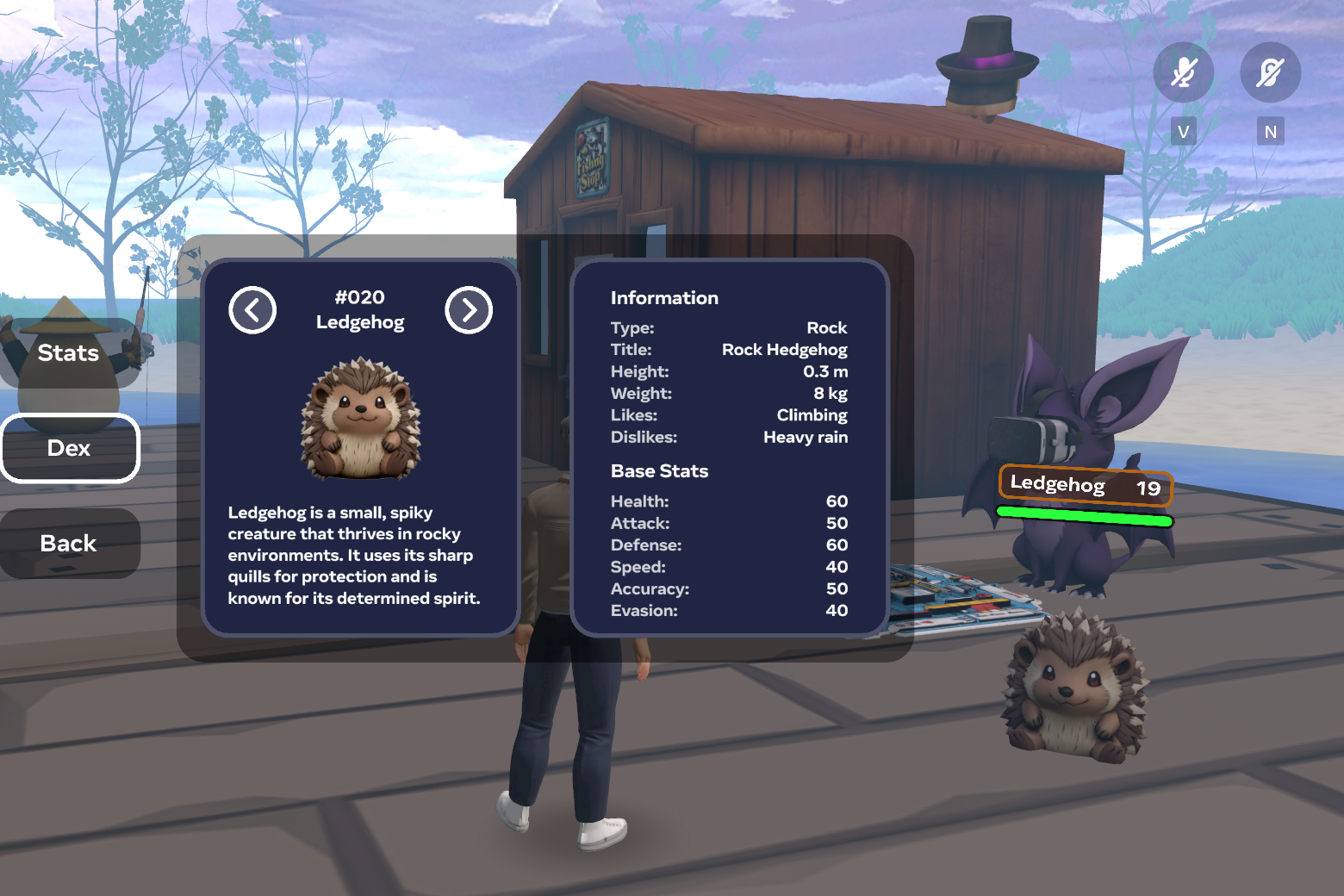Advance to the next Dex entry
Image resolution: width=1344 pixels, height=896 pixels.
pos(469,310)
